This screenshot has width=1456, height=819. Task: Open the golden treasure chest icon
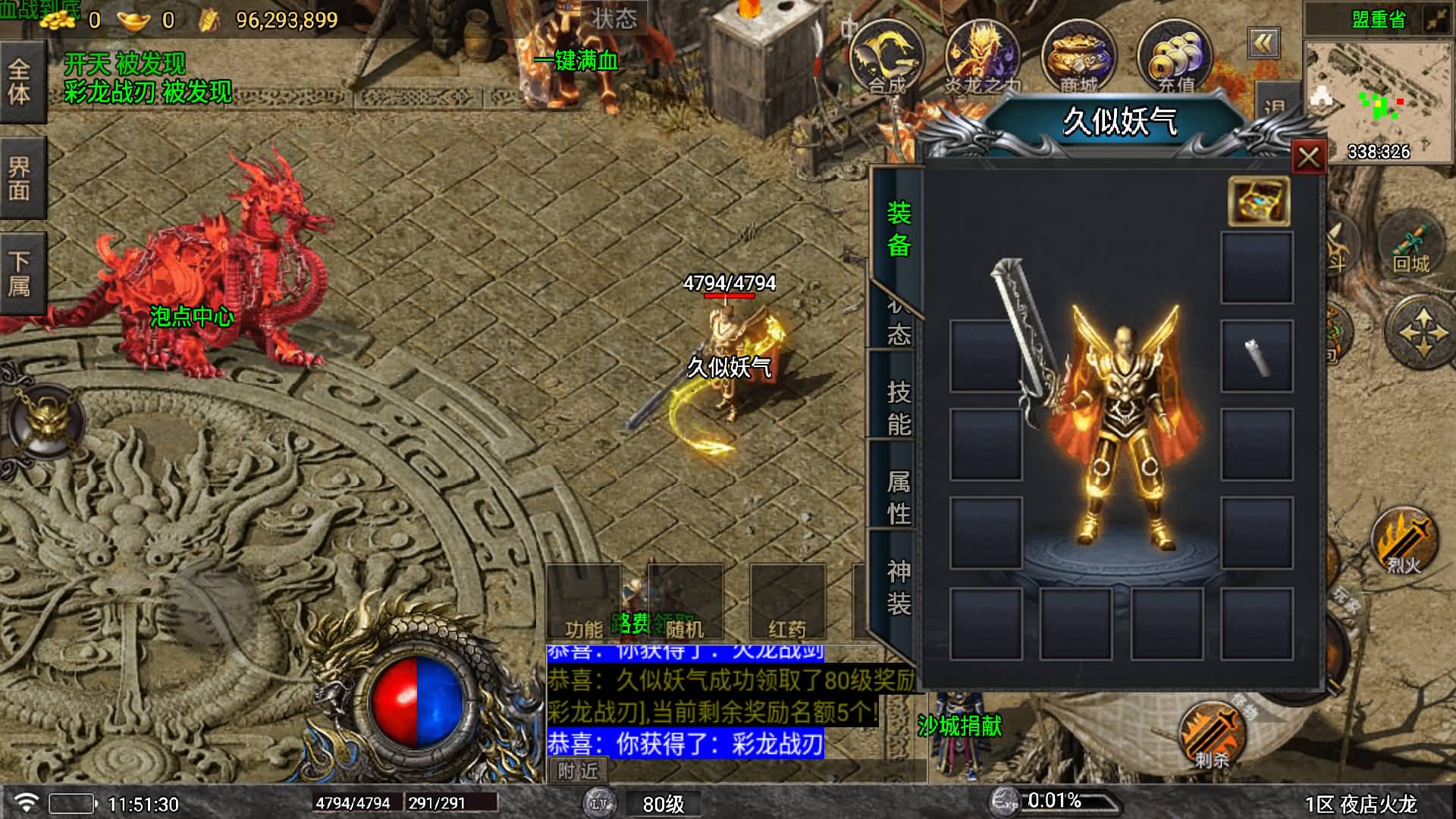(x=1258, y=201)
